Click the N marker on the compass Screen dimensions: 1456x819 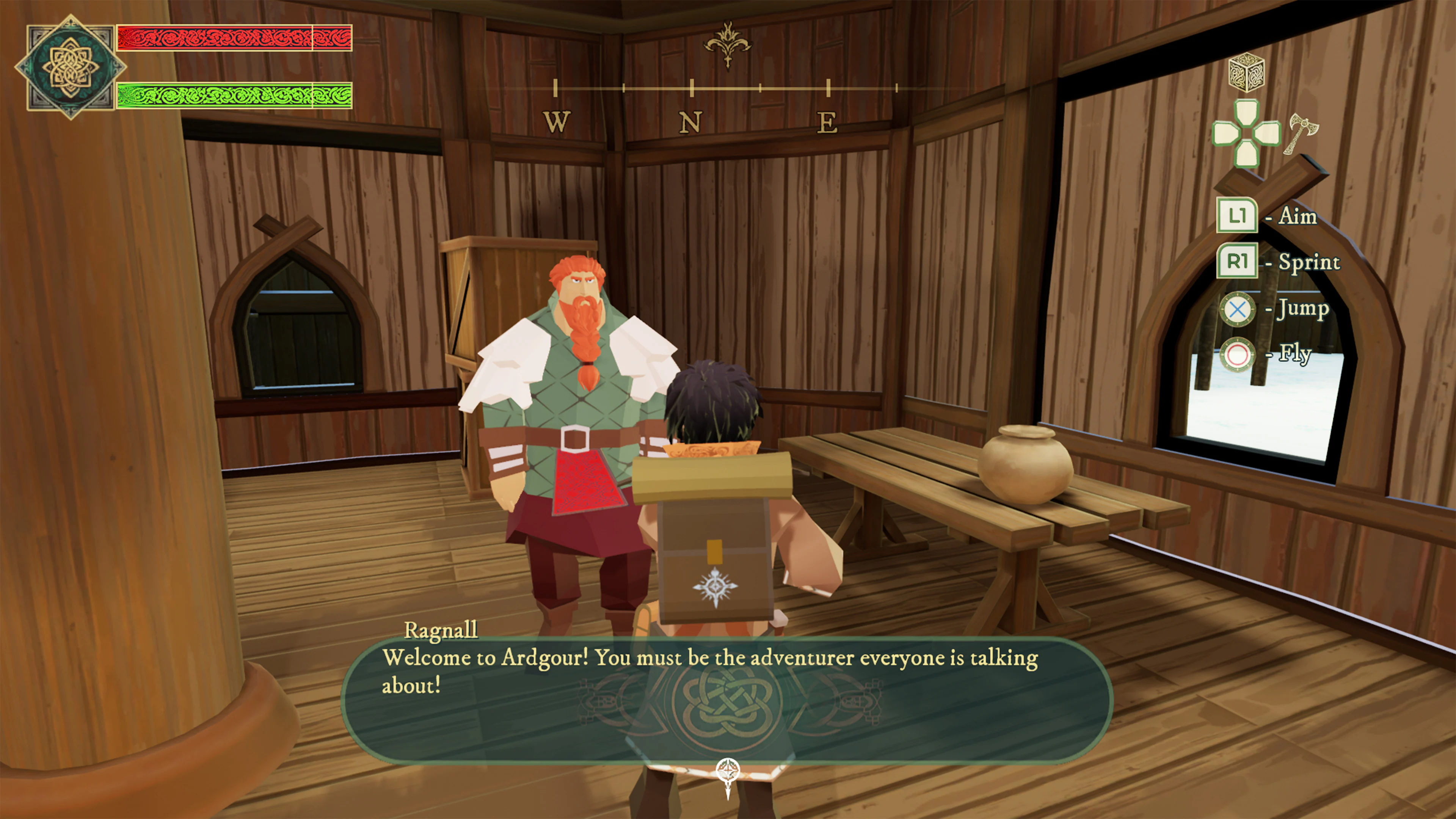(691, 121)
